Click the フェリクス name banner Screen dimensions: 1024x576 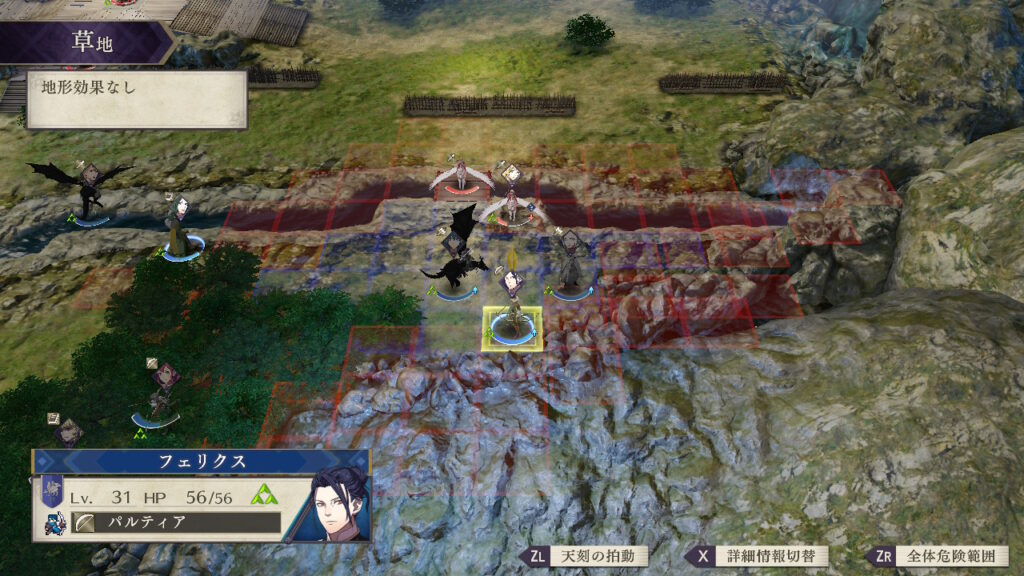[x=200, y=463]
